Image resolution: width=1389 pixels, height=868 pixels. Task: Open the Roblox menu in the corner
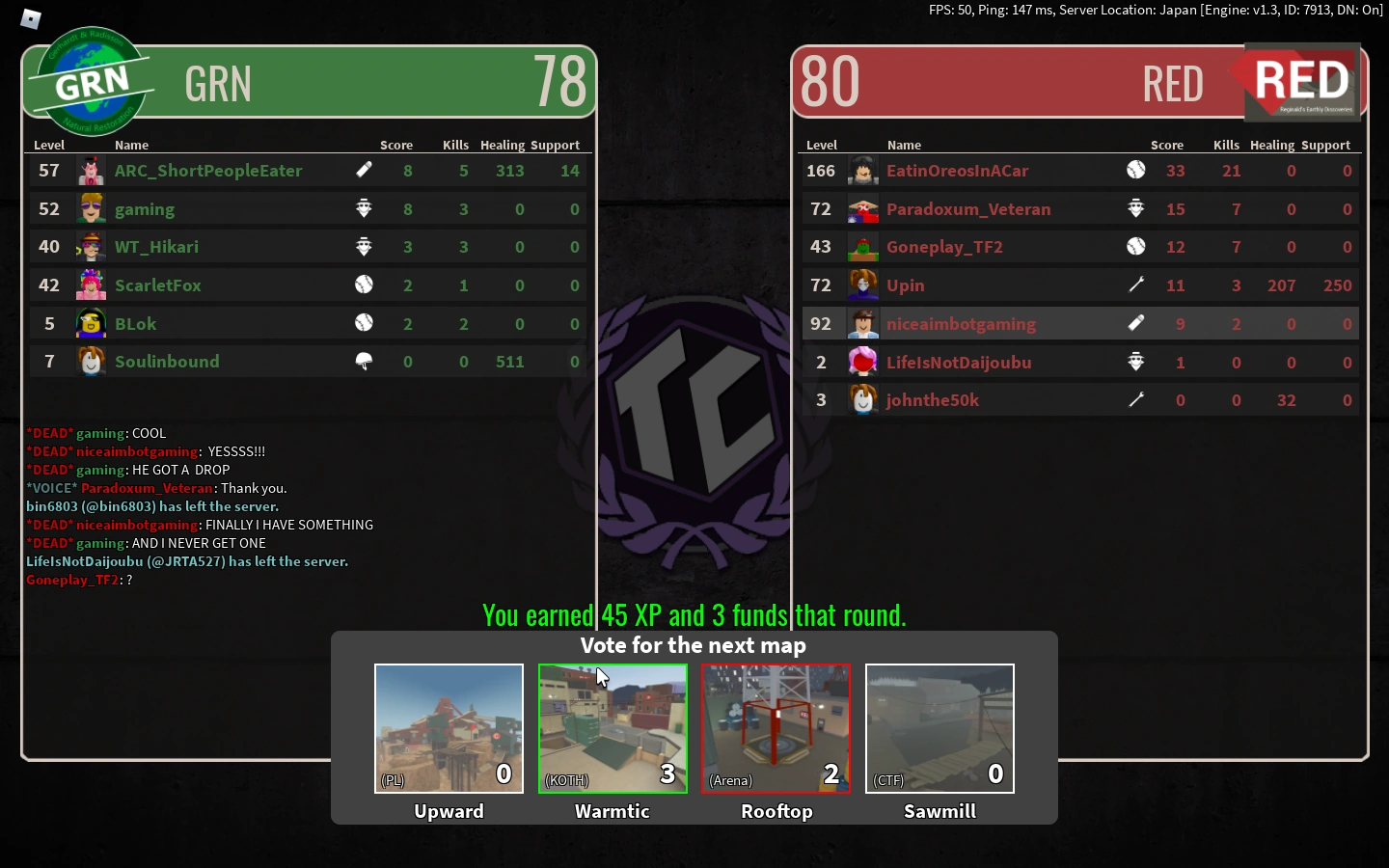coord(30,18)
